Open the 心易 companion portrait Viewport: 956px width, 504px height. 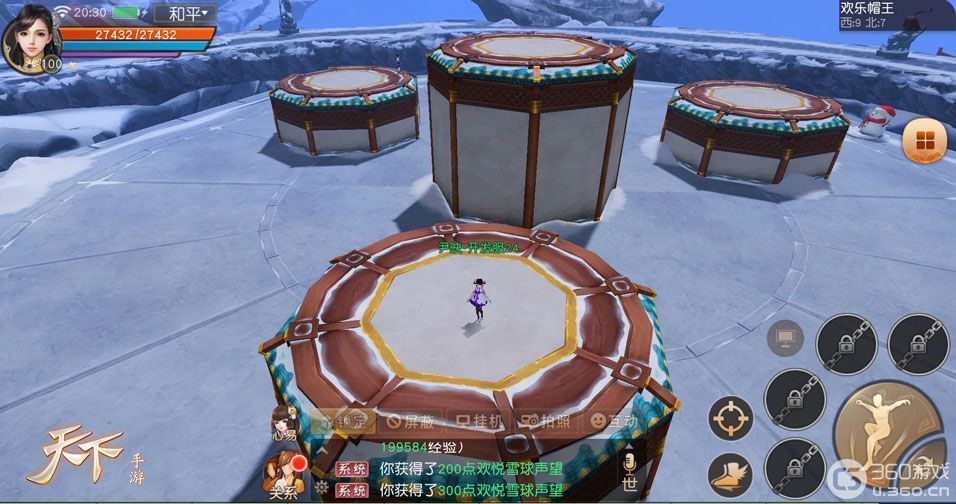tap(283, 421)
